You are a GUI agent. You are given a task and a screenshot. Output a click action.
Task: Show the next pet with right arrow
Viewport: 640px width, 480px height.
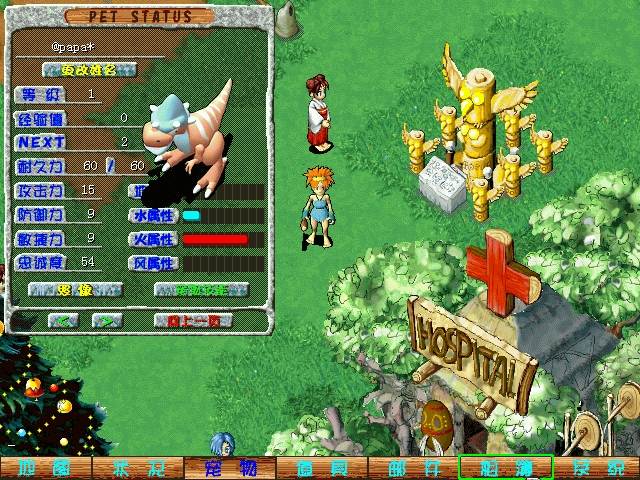(x=106, y=320)
